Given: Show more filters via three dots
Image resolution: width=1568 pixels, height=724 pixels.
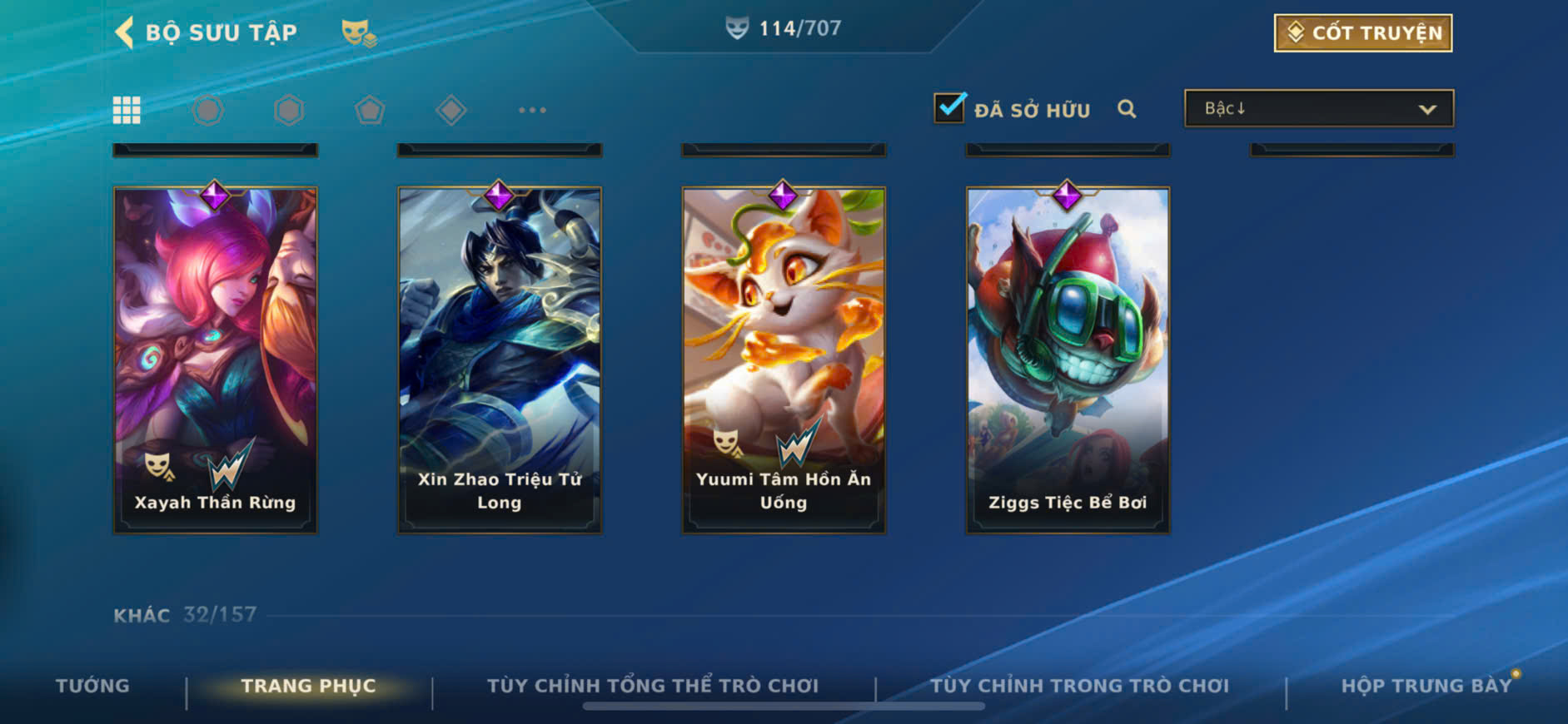Looking at the screenshot, I should click(532, 110).
